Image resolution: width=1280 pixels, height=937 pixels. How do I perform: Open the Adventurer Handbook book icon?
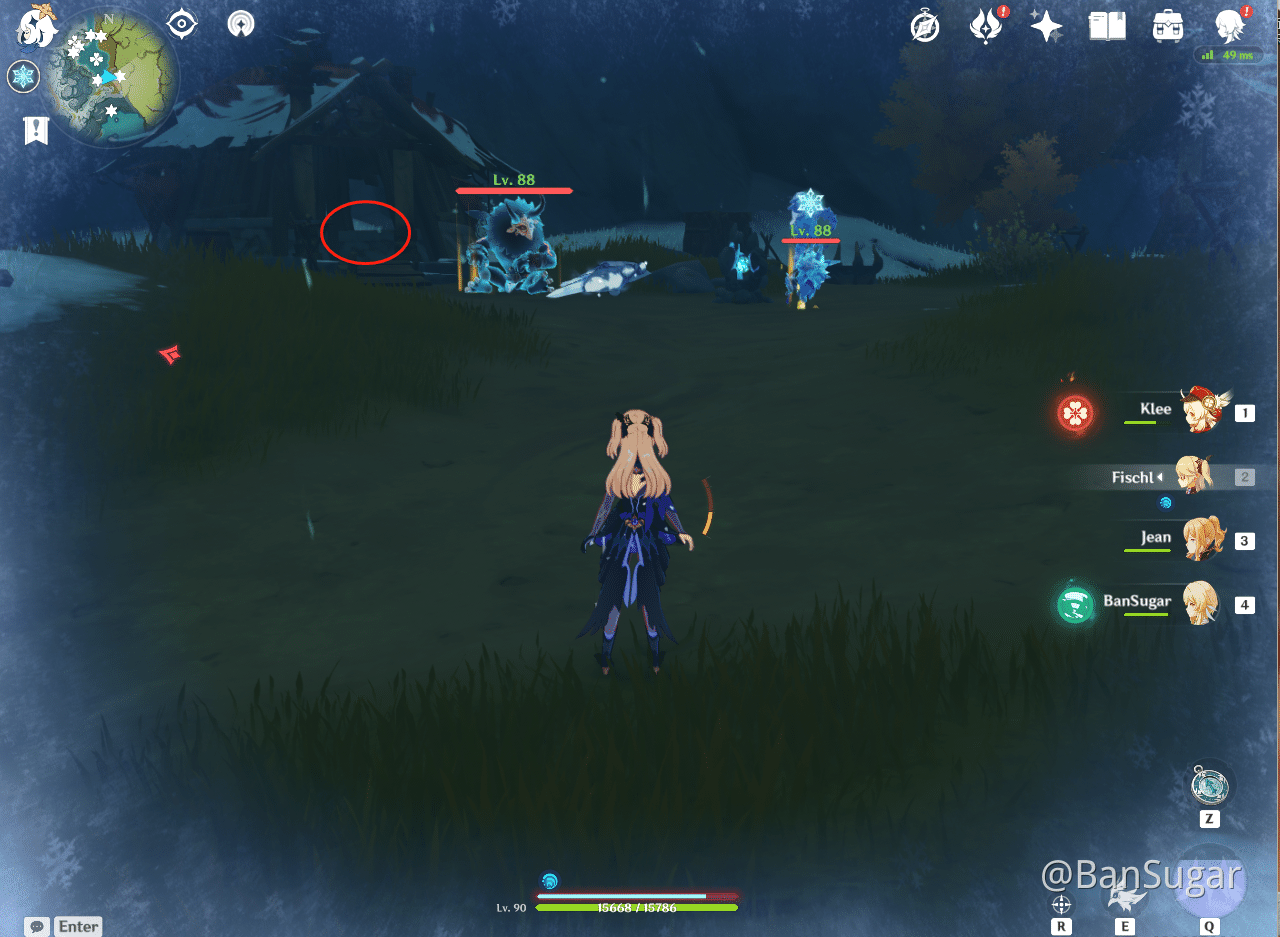coord(1107,26)
